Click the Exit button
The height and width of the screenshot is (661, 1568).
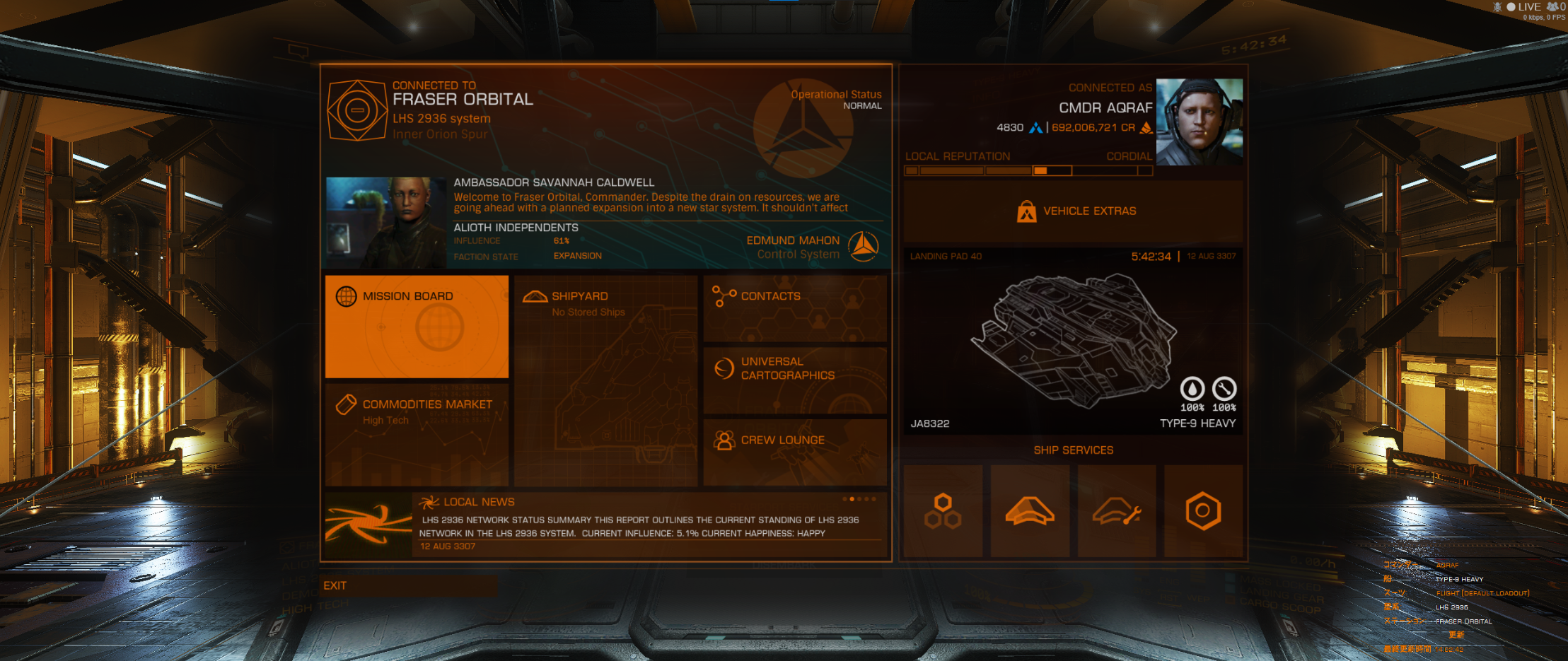409,585
